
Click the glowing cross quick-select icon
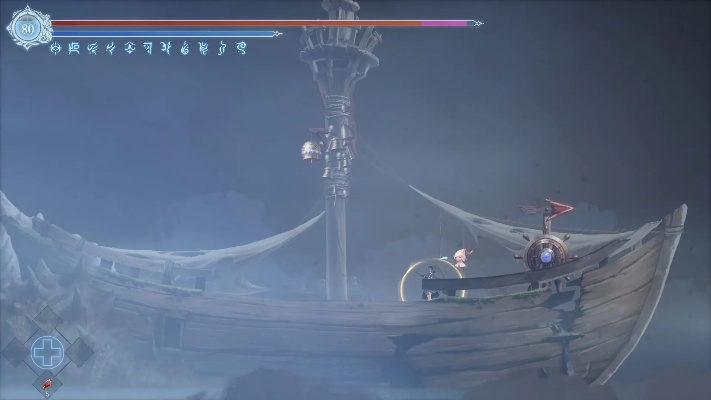point(46,350)
